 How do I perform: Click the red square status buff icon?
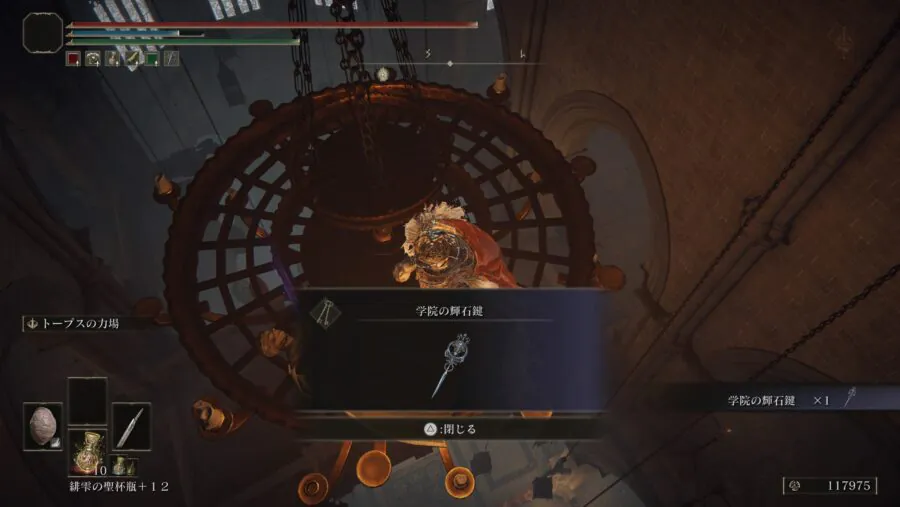point(73,59)
